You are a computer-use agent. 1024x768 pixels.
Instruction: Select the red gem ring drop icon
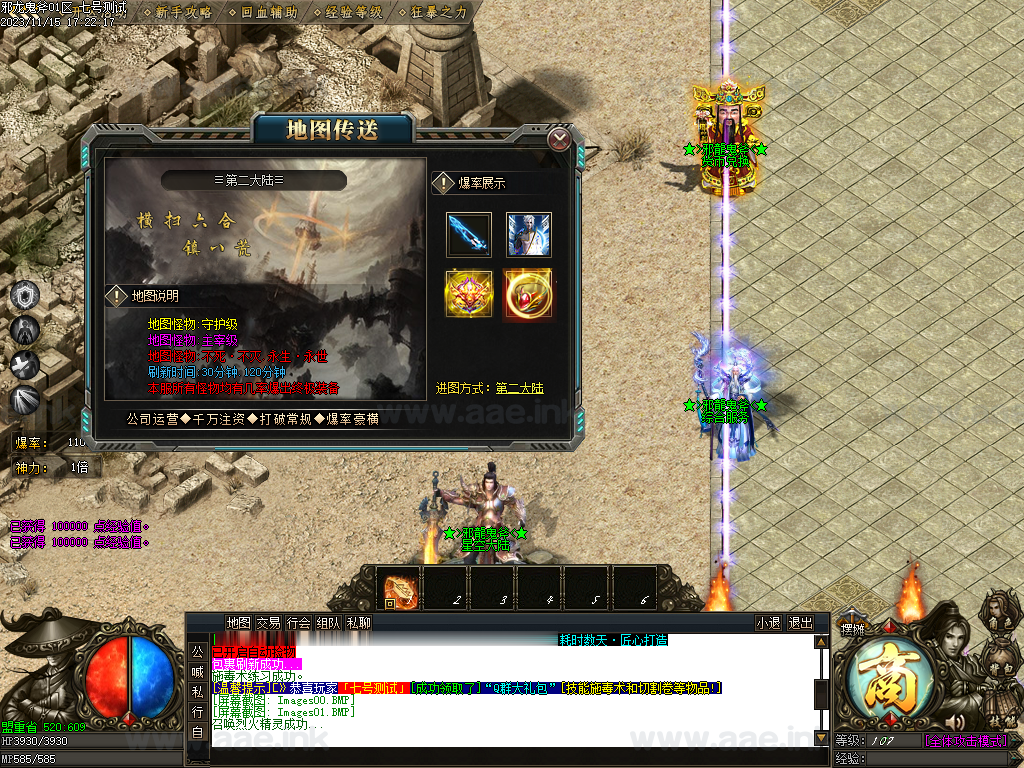528,294
